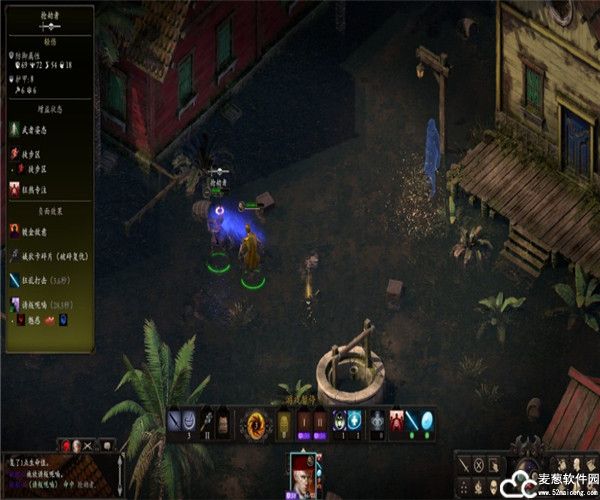
Task: Use the red figure ability icon
Action: coord(396,421)
